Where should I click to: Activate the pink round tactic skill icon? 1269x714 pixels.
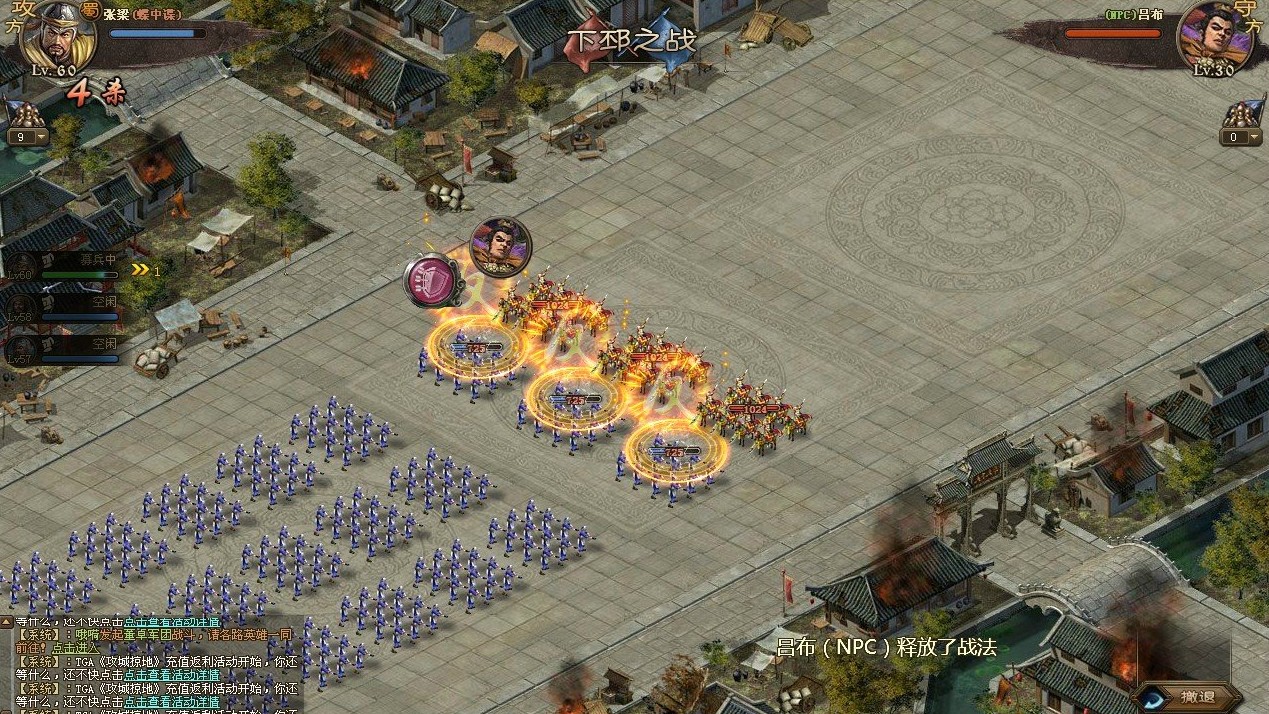(433, 281)
